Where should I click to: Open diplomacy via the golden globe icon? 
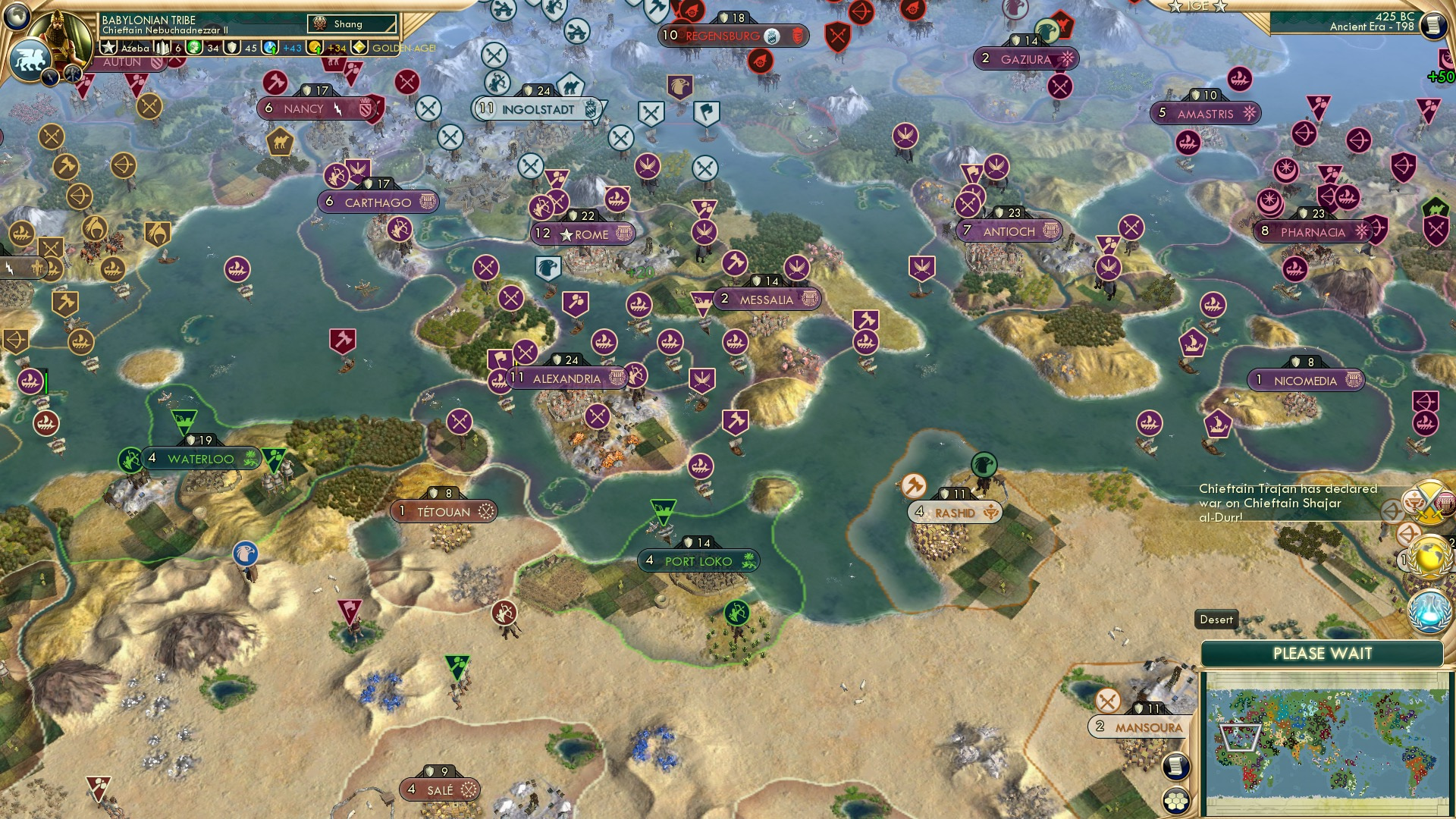pos(1426,559)
